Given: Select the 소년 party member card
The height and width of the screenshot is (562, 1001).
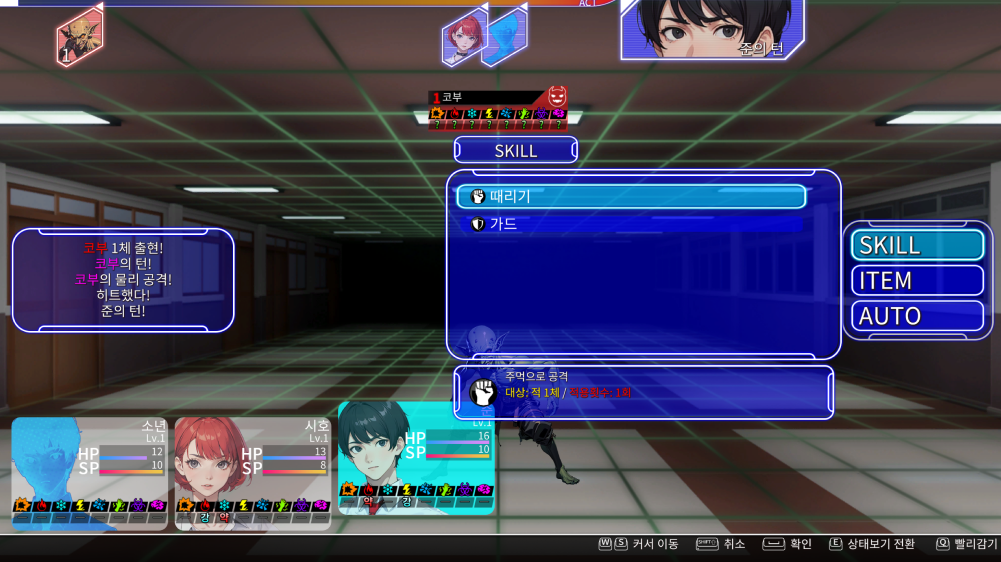Looking at the screenshot, I should click(90, 472).
